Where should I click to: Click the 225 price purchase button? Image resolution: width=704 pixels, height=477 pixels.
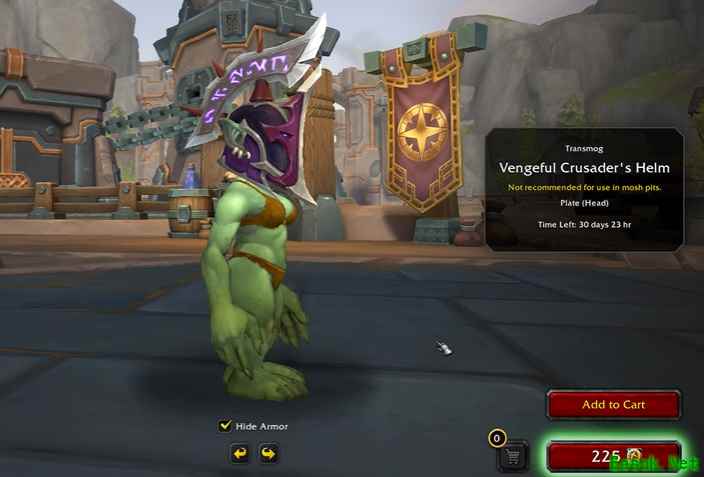613,456
